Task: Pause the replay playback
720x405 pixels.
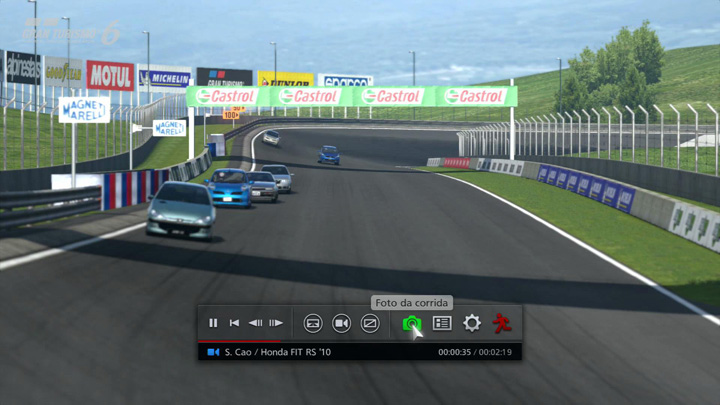Action: (x=213, y=323)
